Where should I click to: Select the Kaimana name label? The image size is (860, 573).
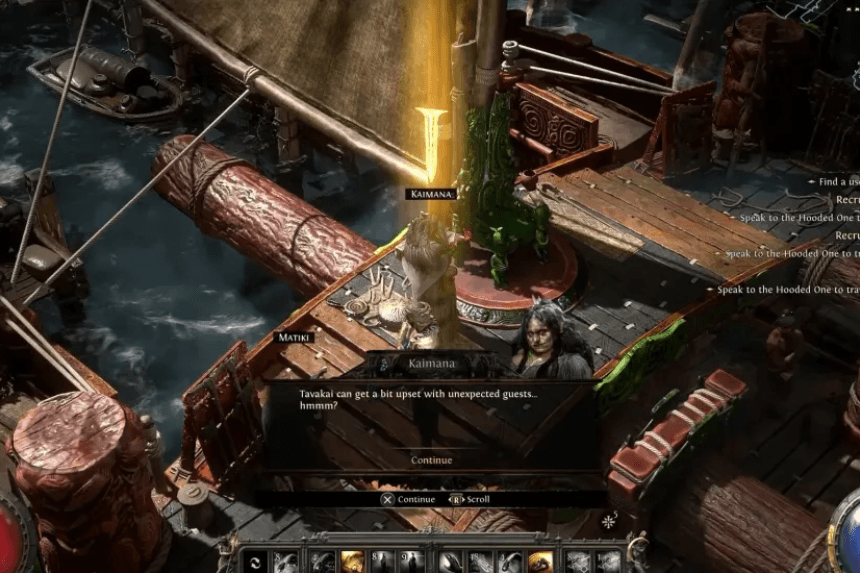(431, 194)
